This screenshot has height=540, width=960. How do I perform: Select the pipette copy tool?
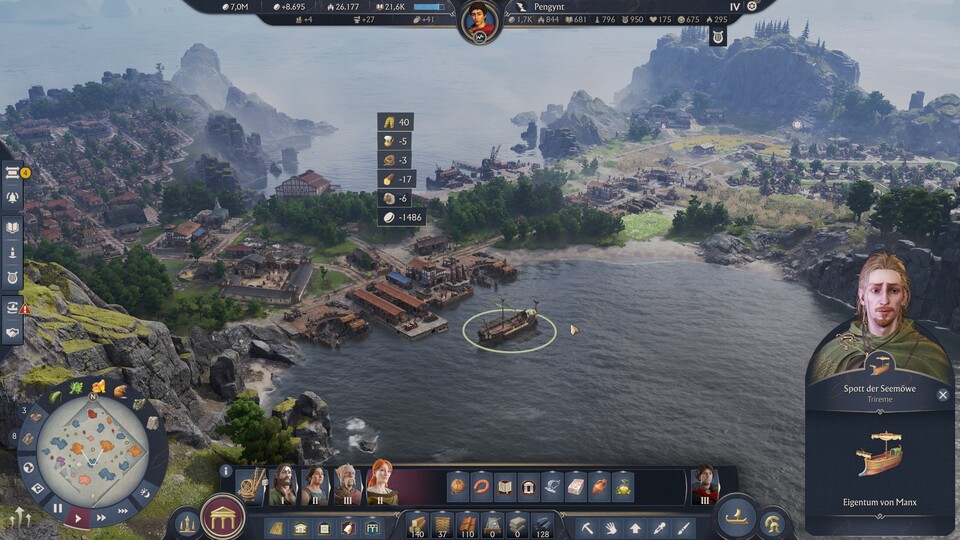click(659, 527)
